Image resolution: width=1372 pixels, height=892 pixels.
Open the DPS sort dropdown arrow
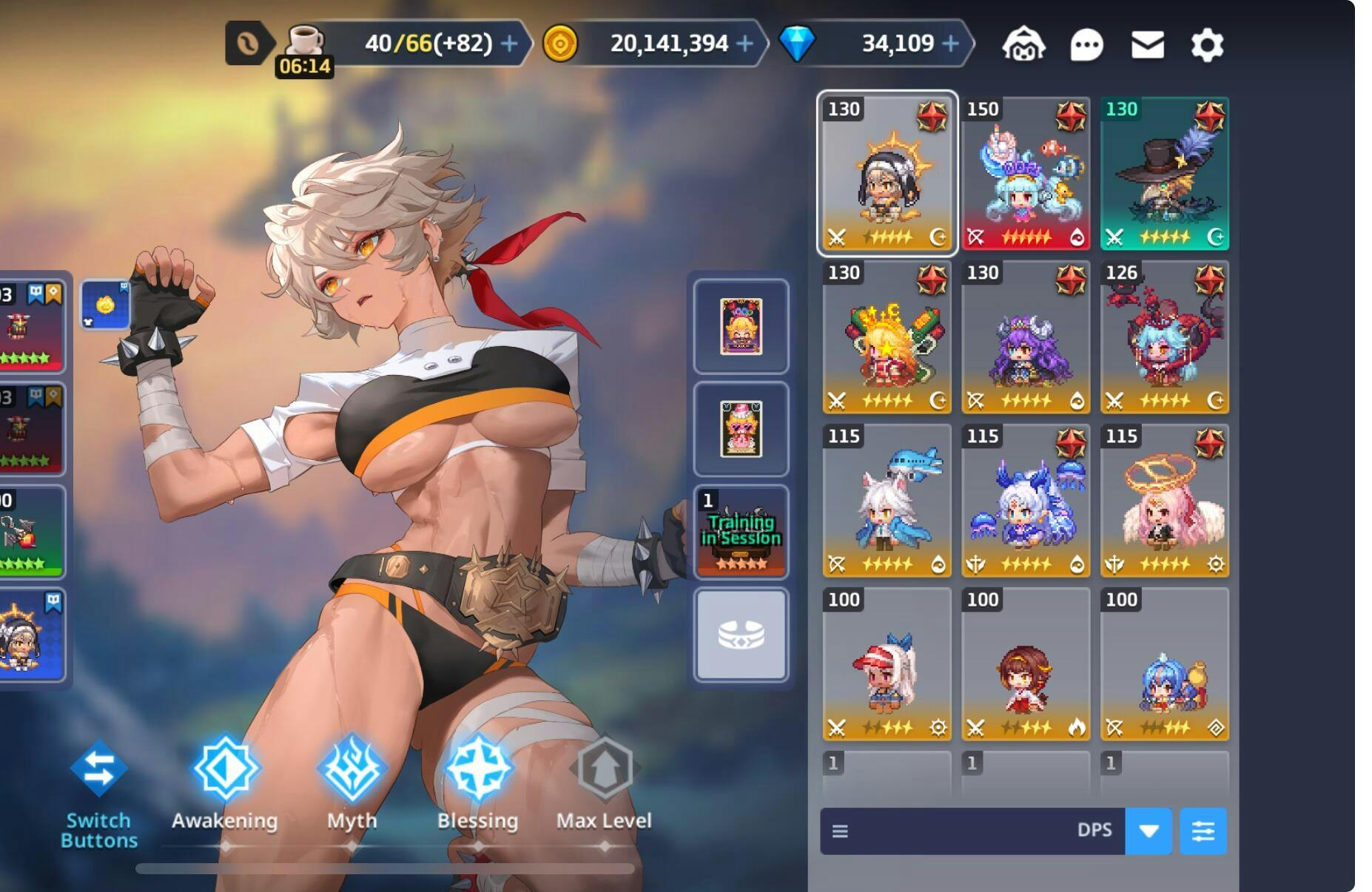pos(1148,831)
